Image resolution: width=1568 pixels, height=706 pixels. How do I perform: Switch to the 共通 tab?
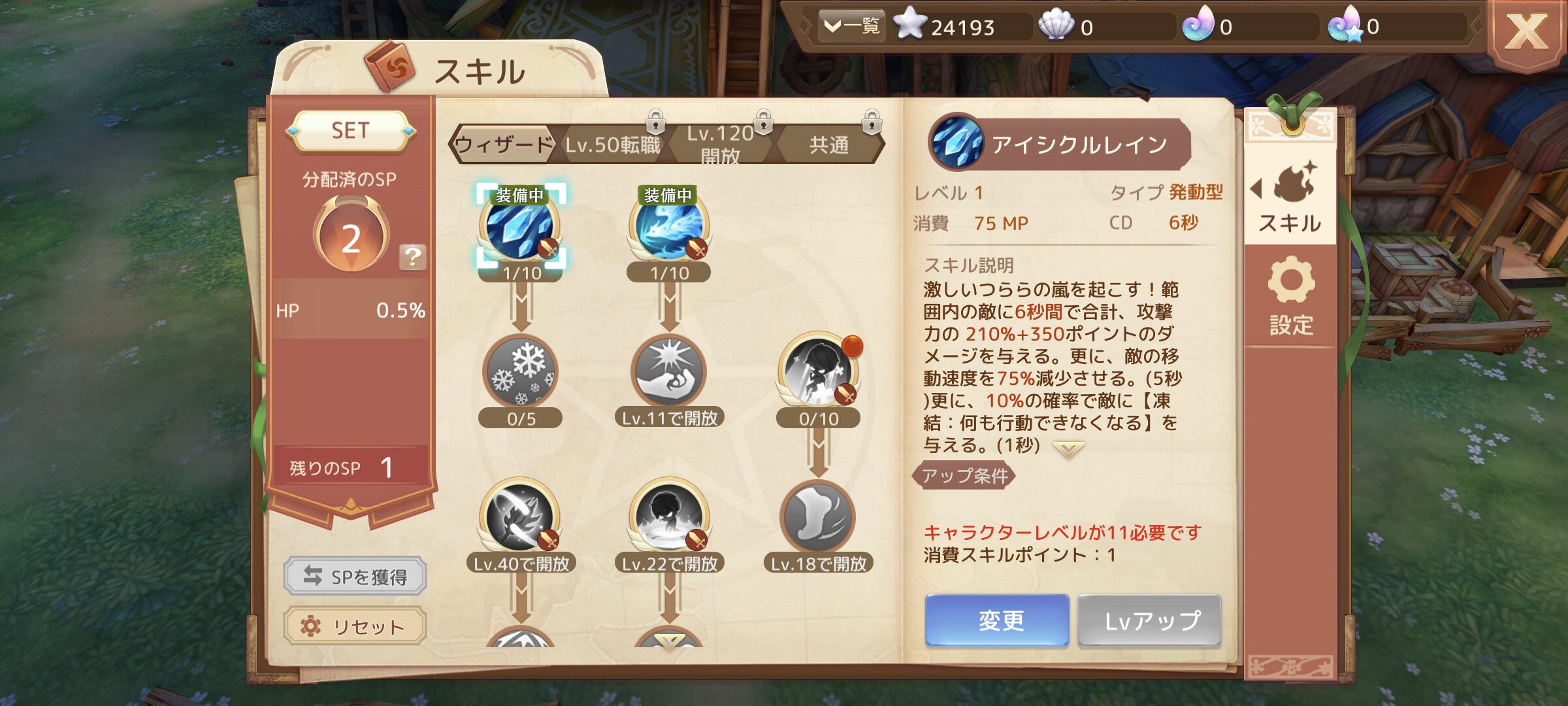click(x=828, y=144)
